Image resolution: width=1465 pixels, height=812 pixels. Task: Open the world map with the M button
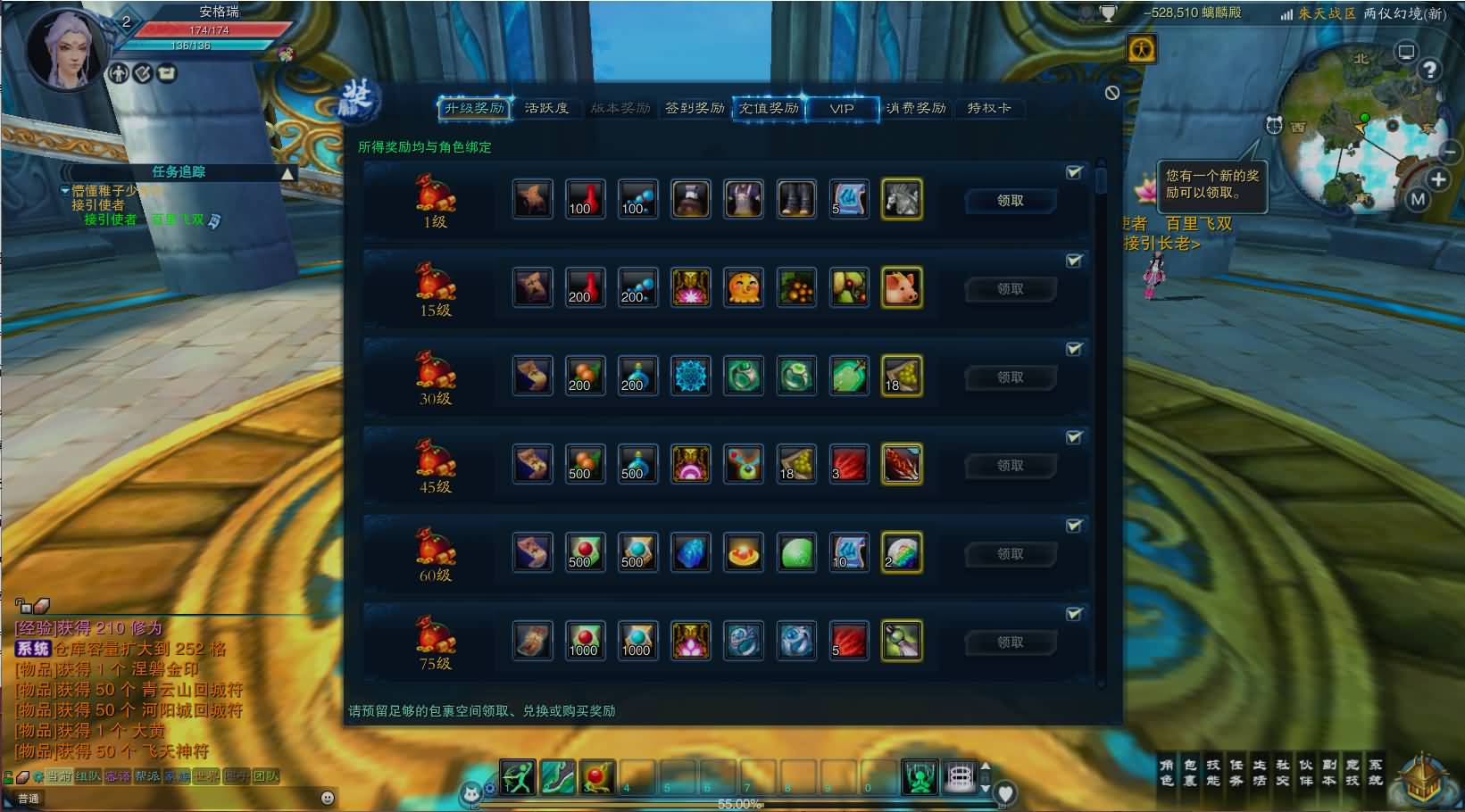1418,200
